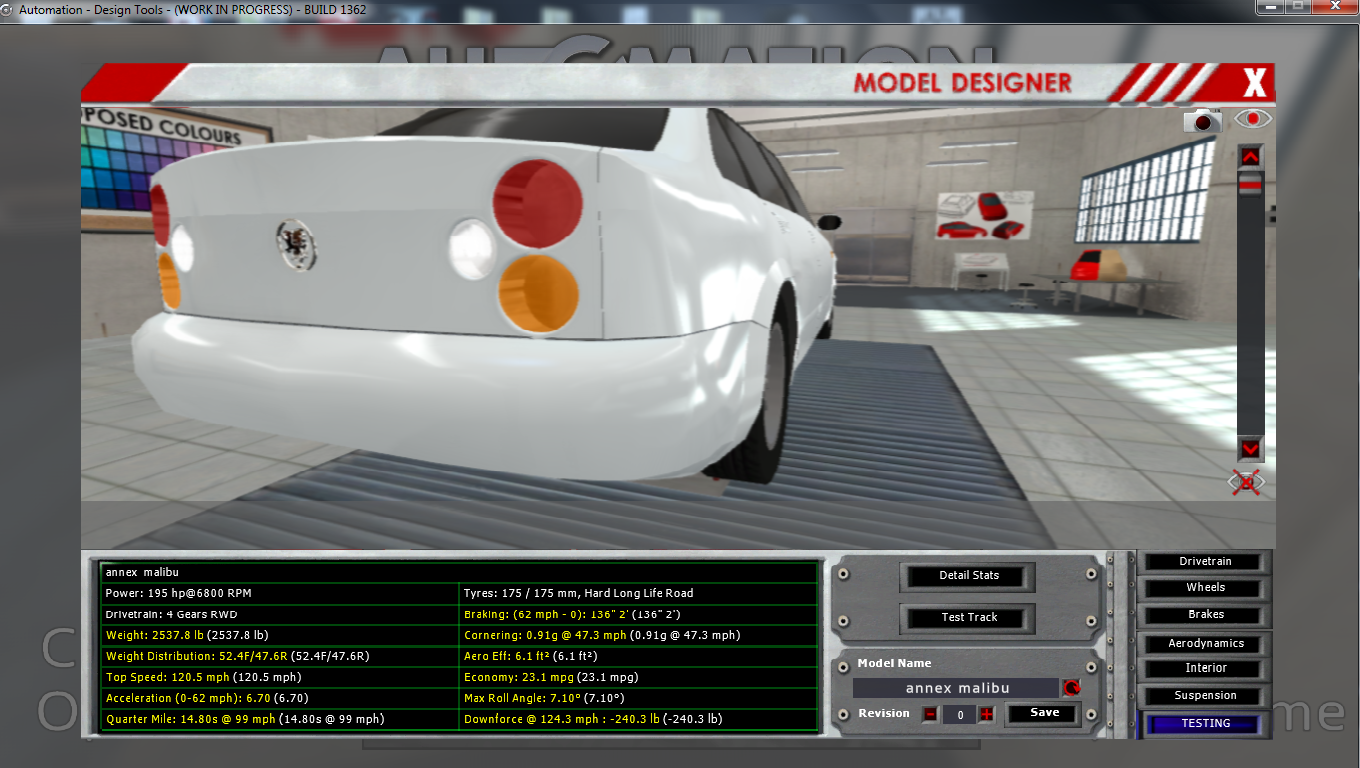Increase the revision number with plus
The image size is (1360, 768).
pyautogui.click(x=987, y=714)
